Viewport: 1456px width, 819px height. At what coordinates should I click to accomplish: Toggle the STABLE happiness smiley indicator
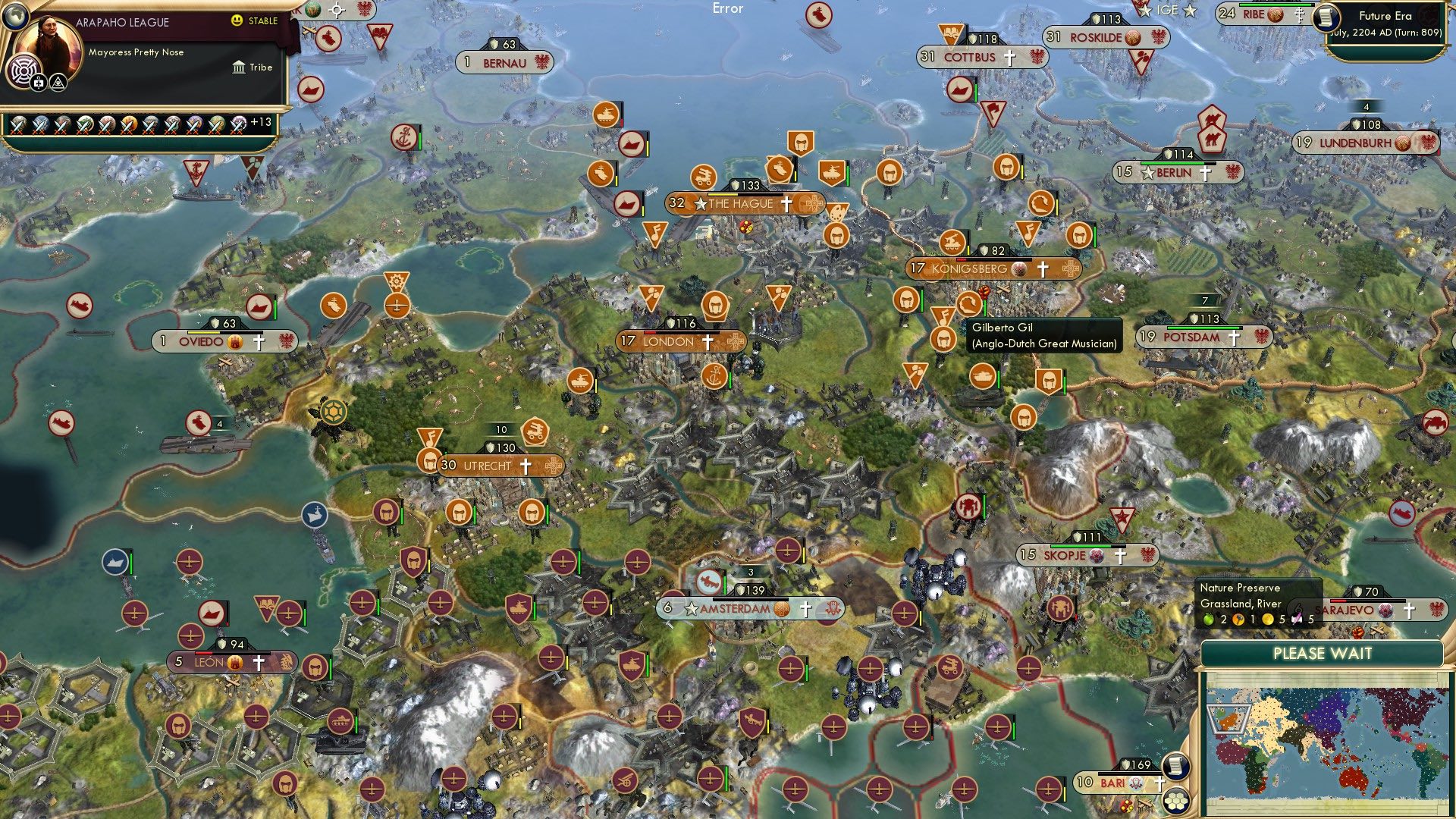click(236, 20)
